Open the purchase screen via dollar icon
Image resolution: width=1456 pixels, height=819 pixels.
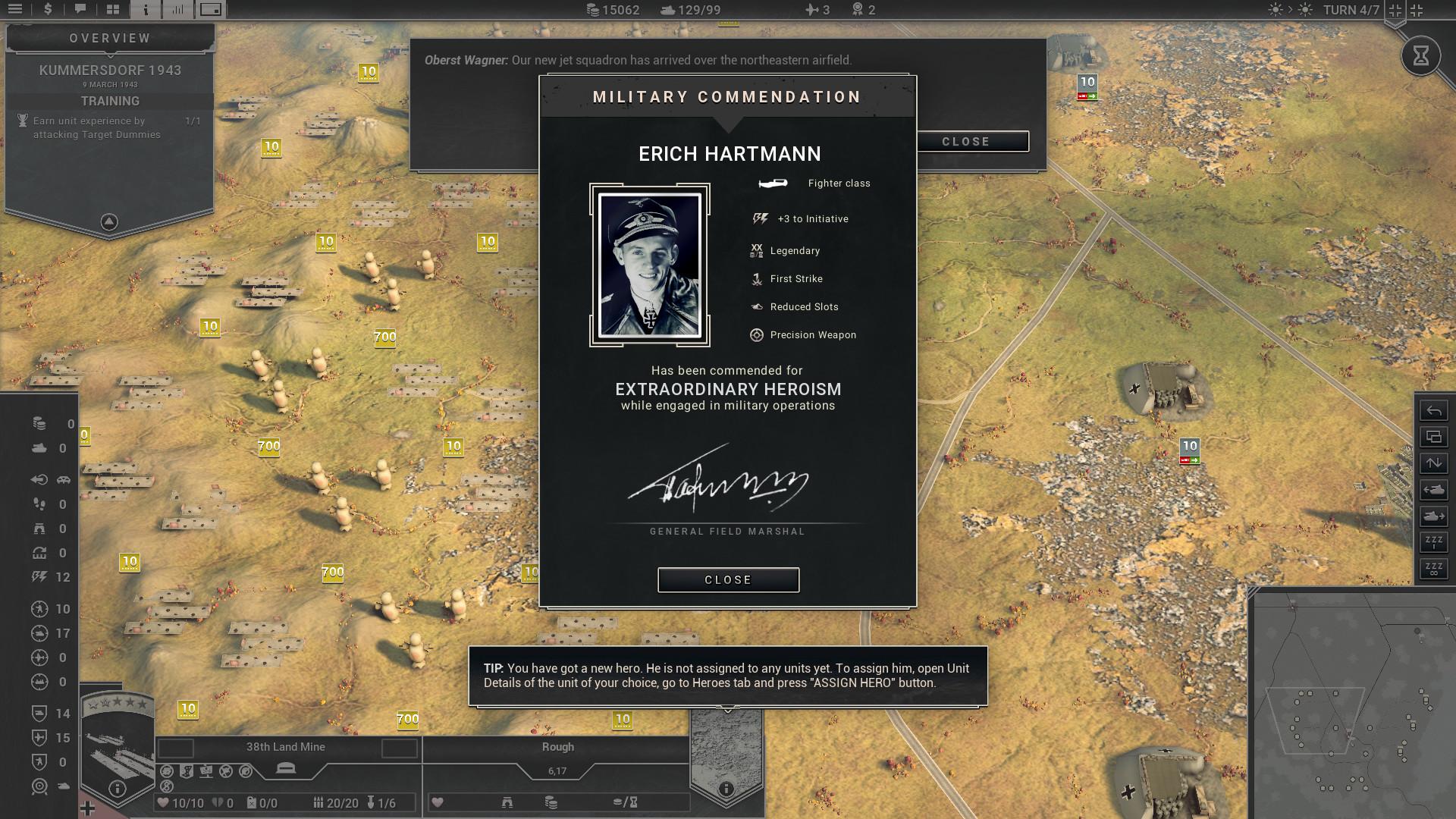click(47, 9)
